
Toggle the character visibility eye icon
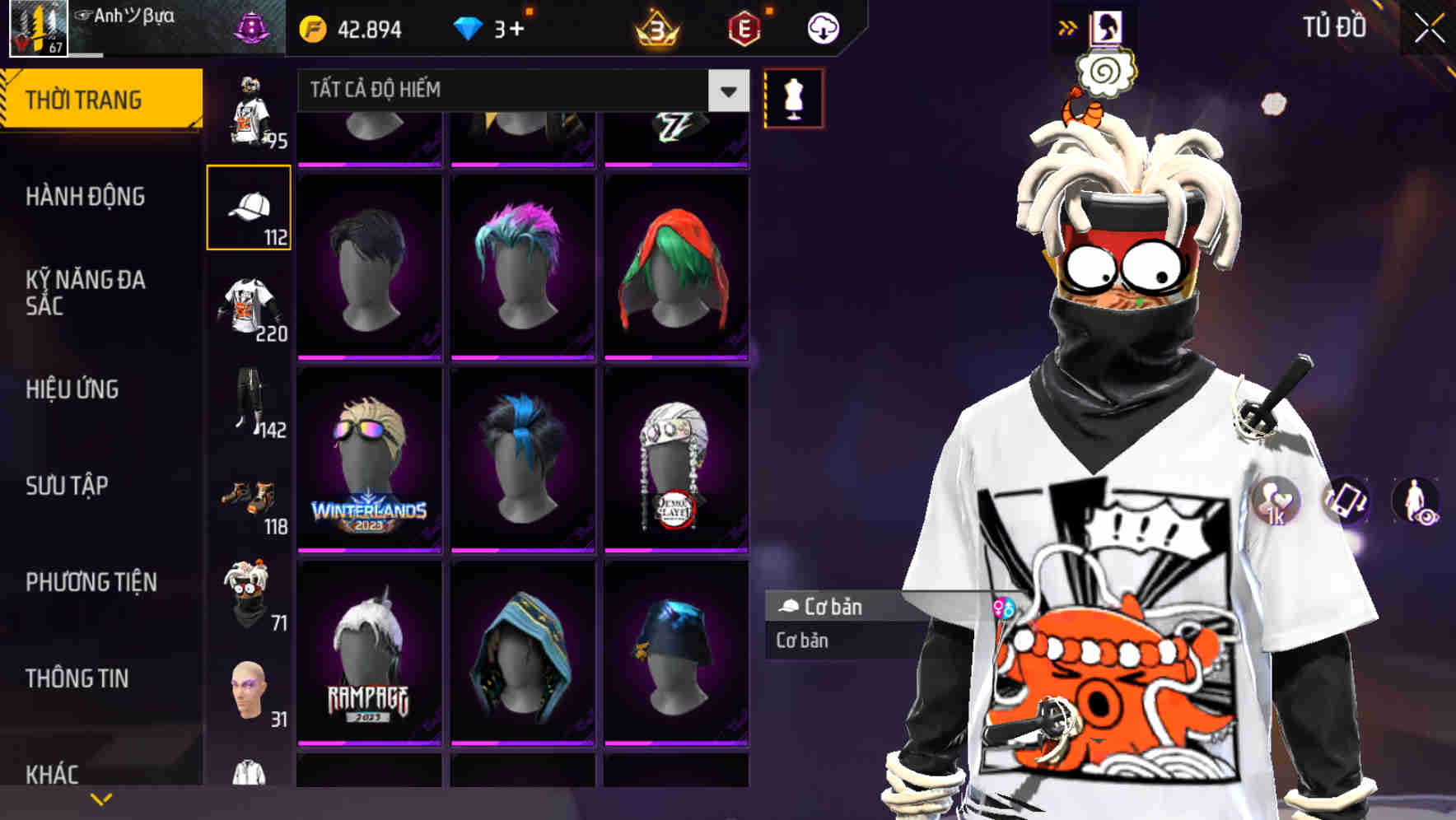pos(1418,502)
